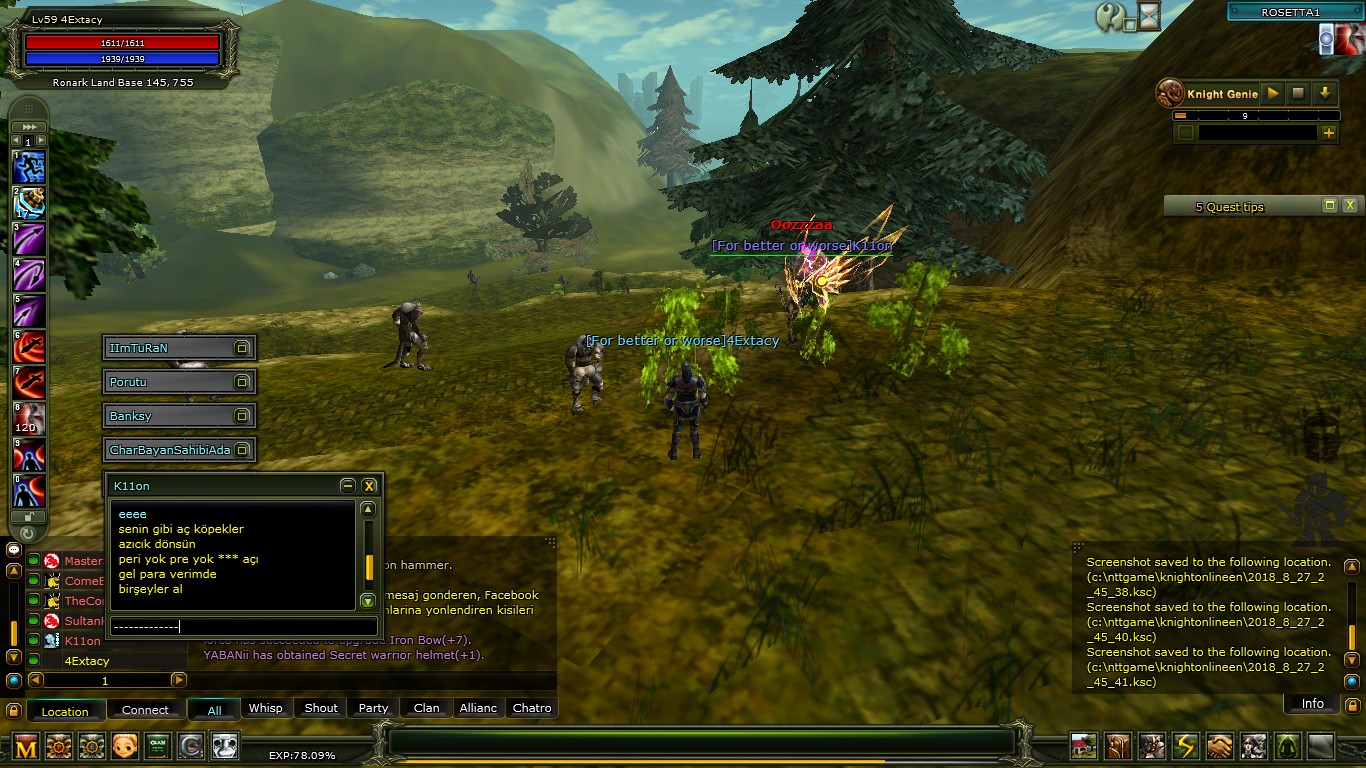
Task: Close the K11on whisper chat window
Action: (369, 486)
